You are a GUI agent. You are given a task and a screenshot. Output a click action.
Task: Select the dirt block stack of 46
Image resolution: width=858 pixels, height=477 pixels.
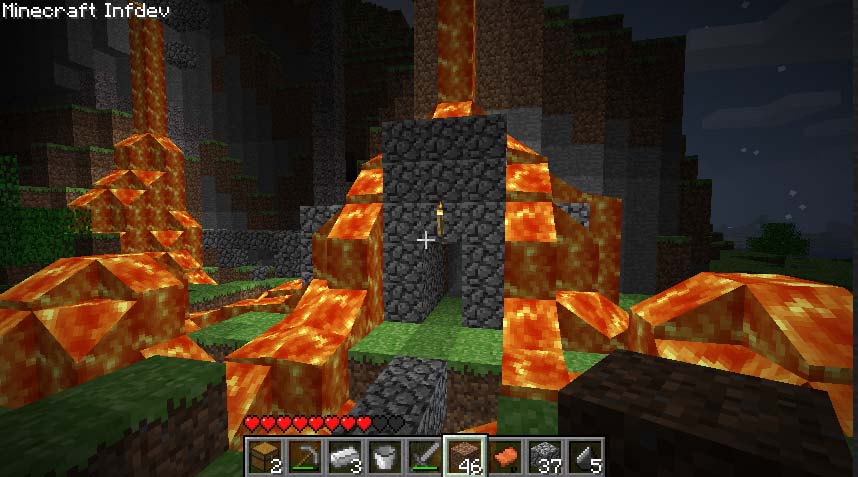pyautogui.click(x=465, y=456)
